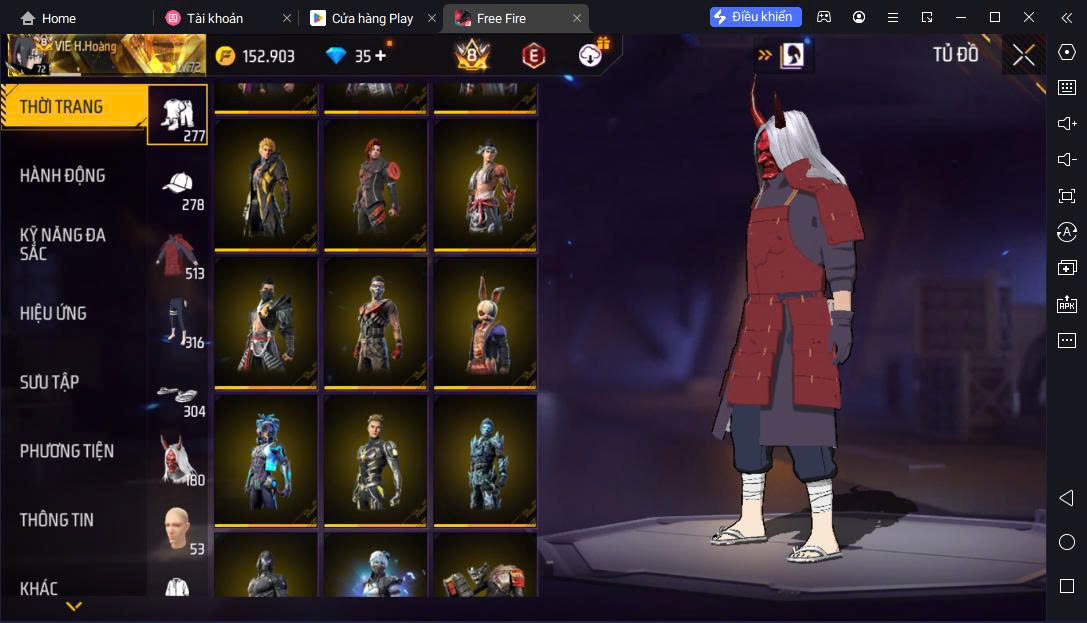Select the bald head subcategory icon
The width and height of the screenshot is (1087, 623).
[x=178, y=527]
